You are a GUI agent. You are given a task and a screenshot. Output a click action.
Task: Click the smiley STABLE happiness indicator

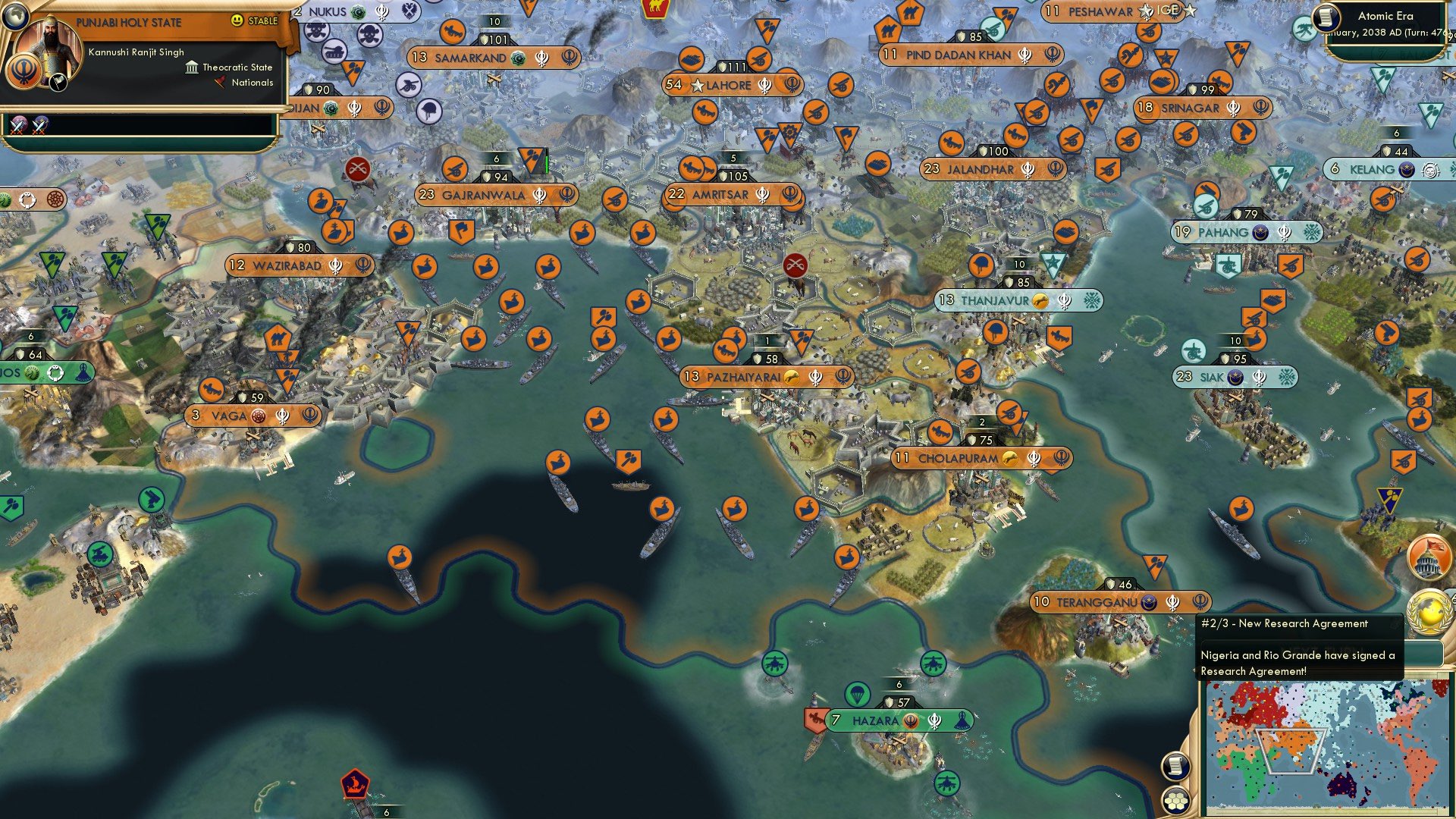[237, 20]
